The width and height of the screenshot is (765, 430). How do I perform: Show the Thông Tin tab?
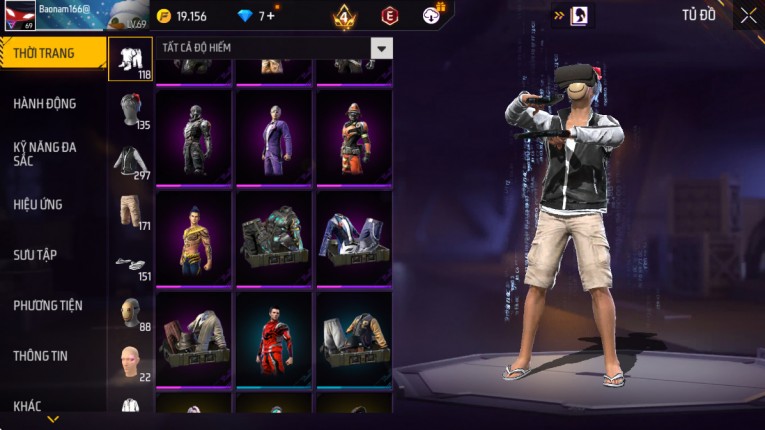tap(40, 355)
